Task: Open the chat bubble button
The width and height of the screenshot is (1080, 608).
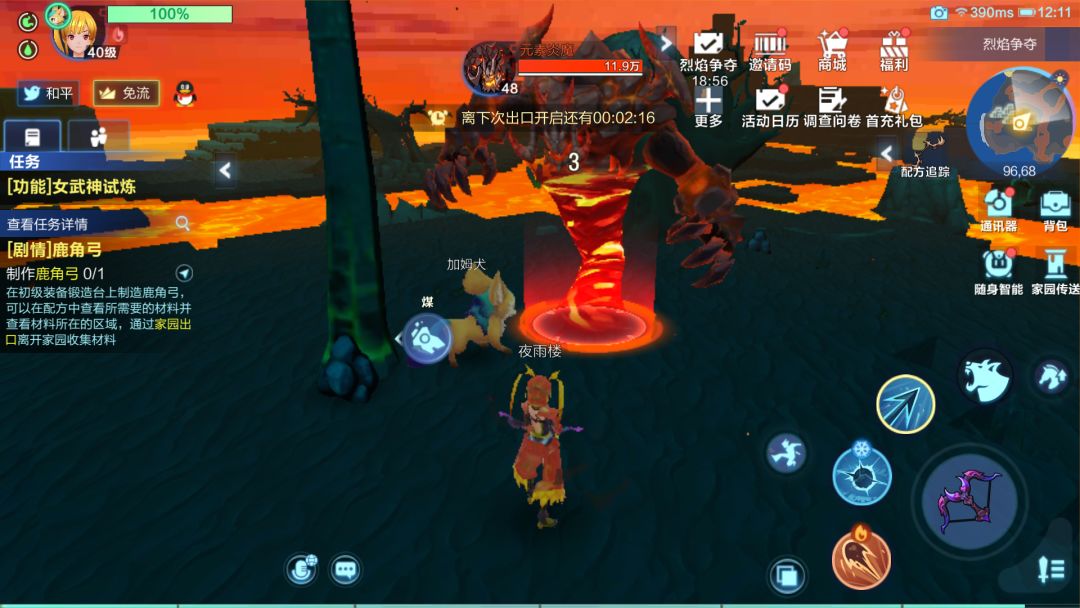Action: click(x=346, y=570)
